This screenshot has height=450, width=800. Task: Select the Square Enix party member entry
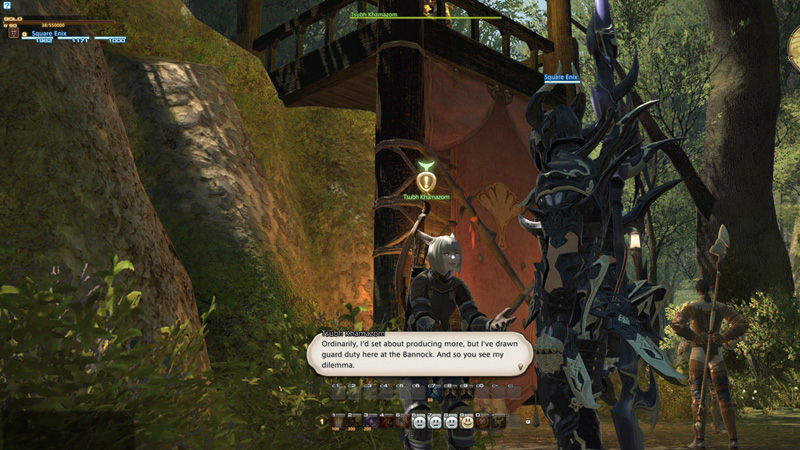48,33
